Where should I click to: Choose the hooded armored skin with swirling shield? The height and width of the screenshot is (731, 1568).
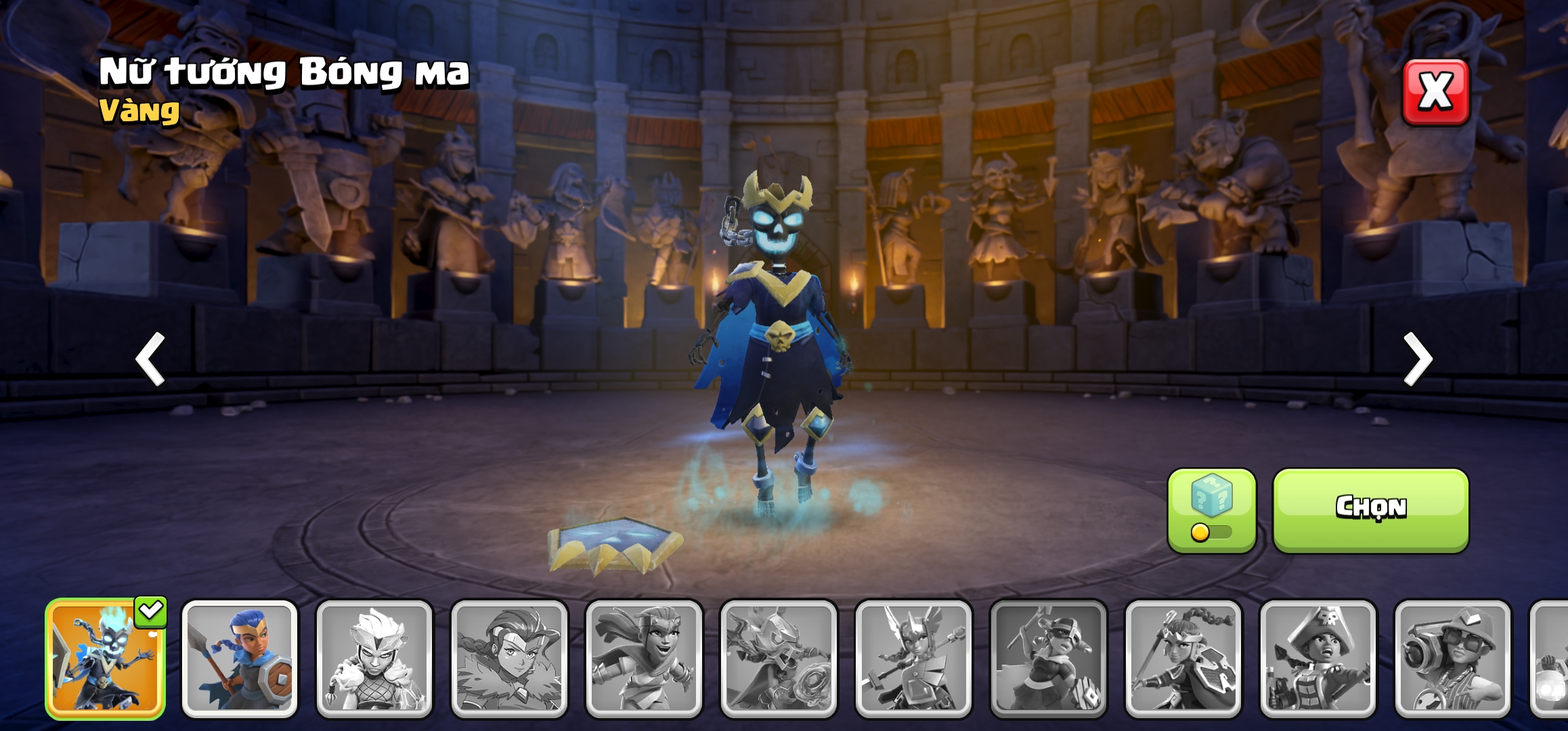(779, 658)
